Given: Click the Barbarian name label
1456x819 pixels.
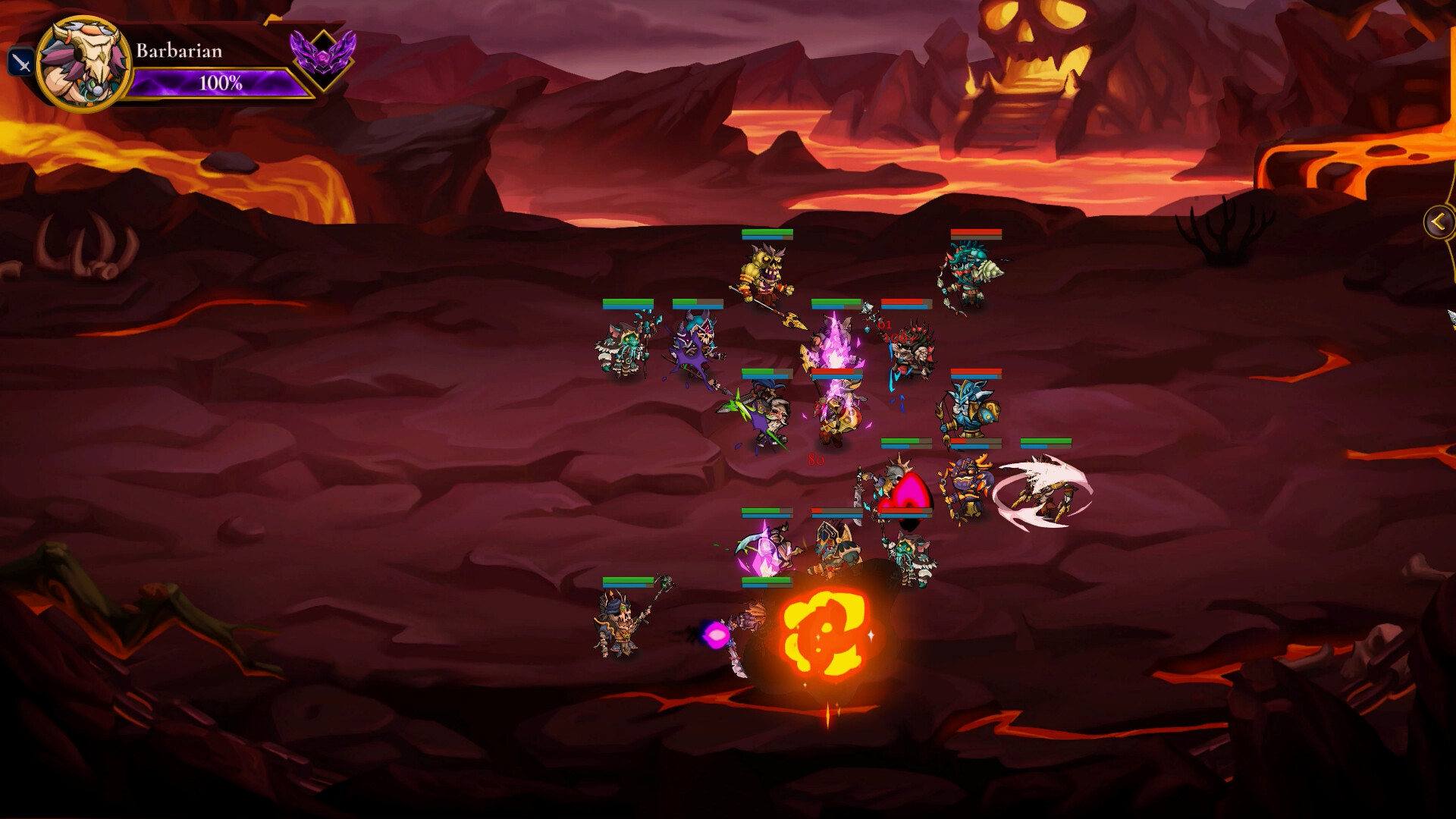Looking at the screenshot, I should point(179,52).
